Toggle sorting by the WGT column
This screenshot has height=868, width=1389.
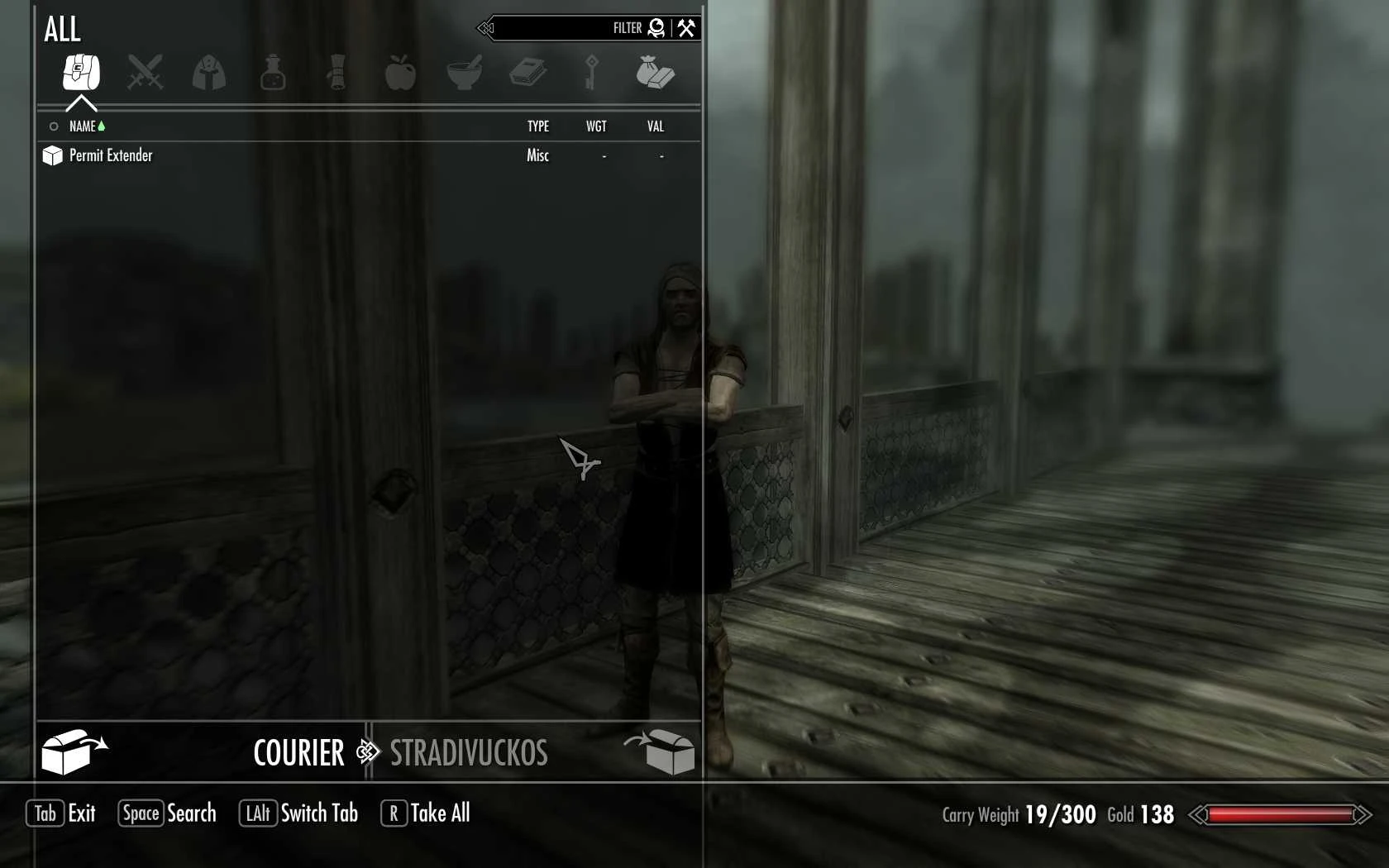pyautogui.click(x=596, y=126)
